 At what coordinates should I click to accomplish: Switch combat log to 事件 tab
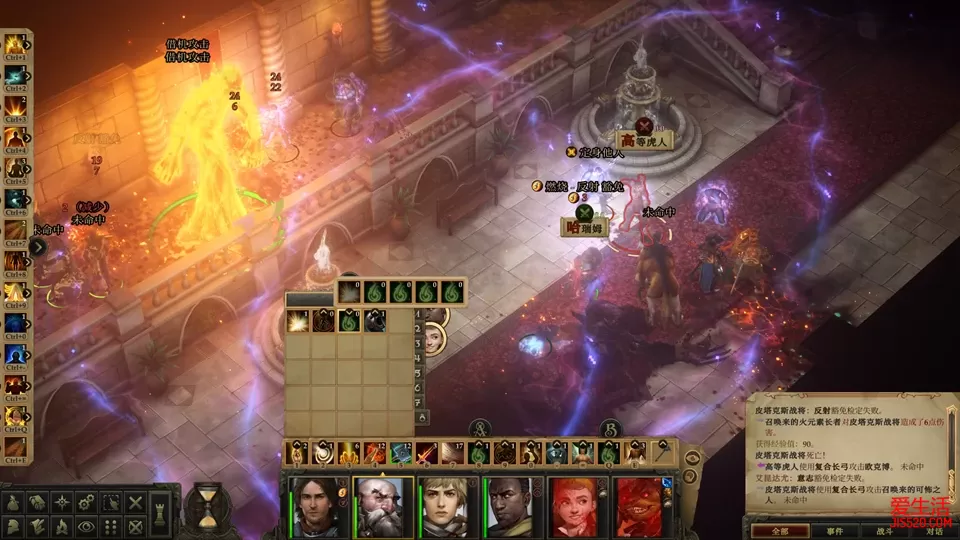(834, 530)
